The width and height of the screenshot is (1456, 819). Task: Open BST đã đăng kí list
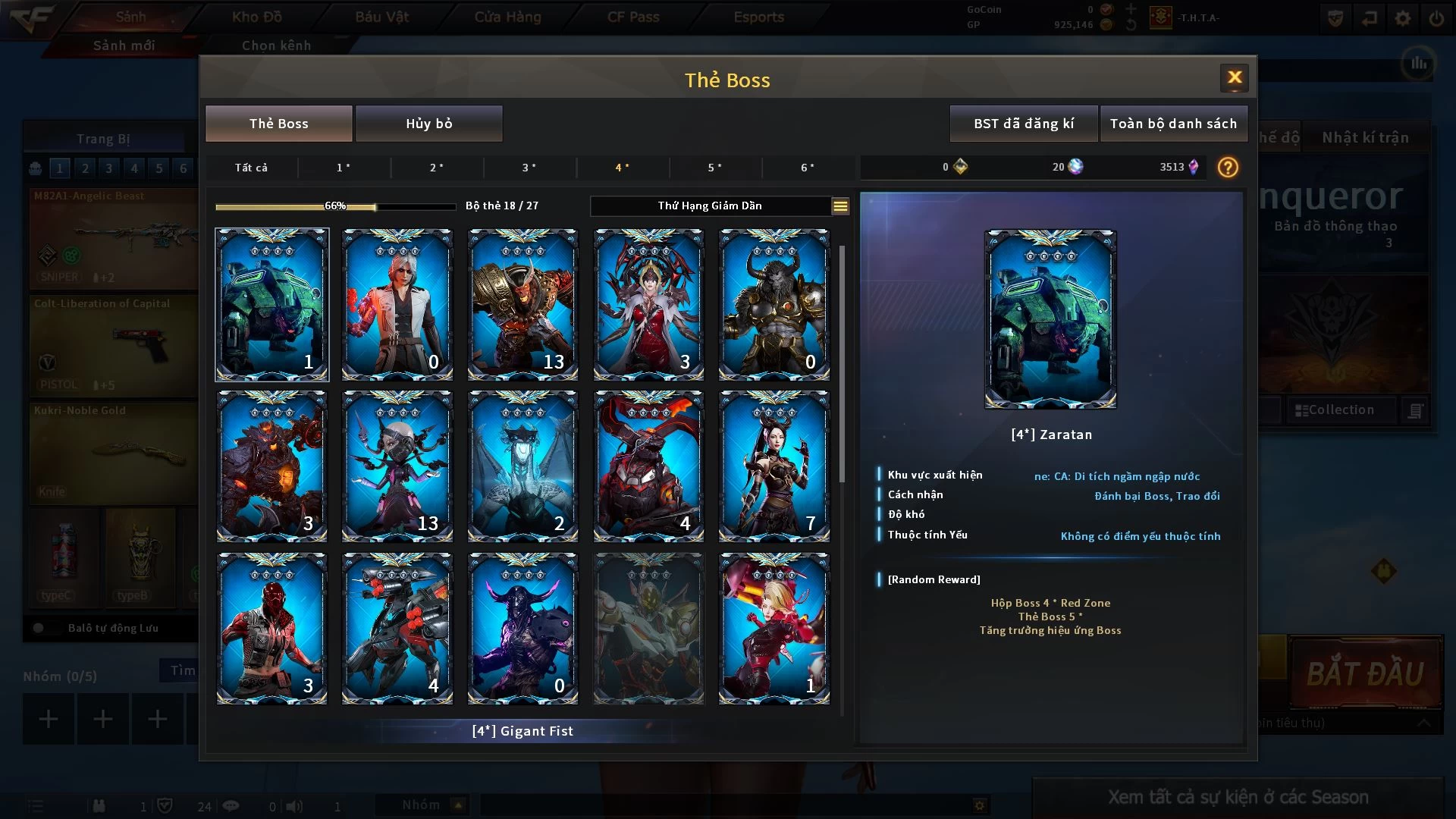point(1023,124)
